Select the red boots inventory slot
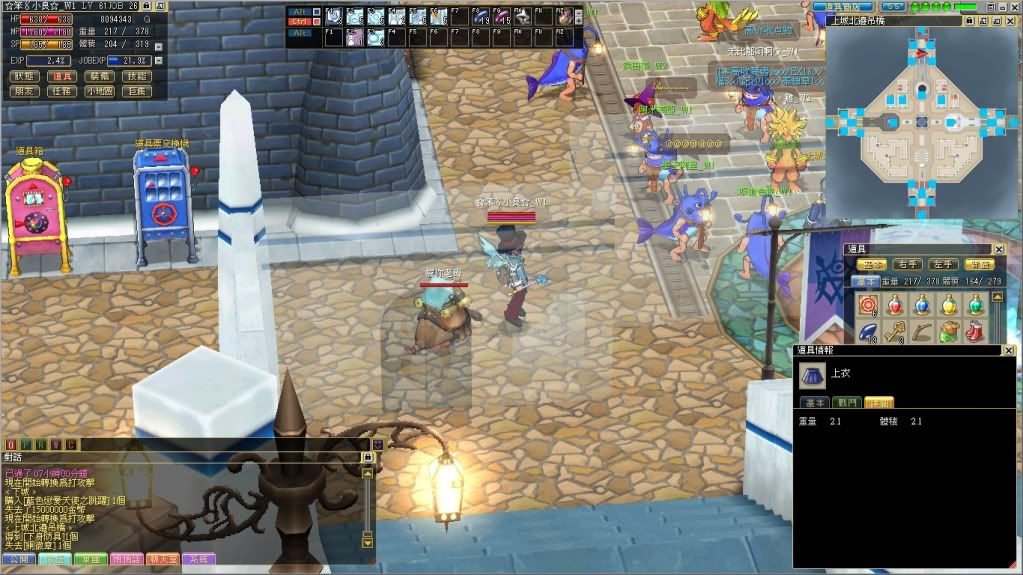The image size is (1023, 575). pos(974,331)
